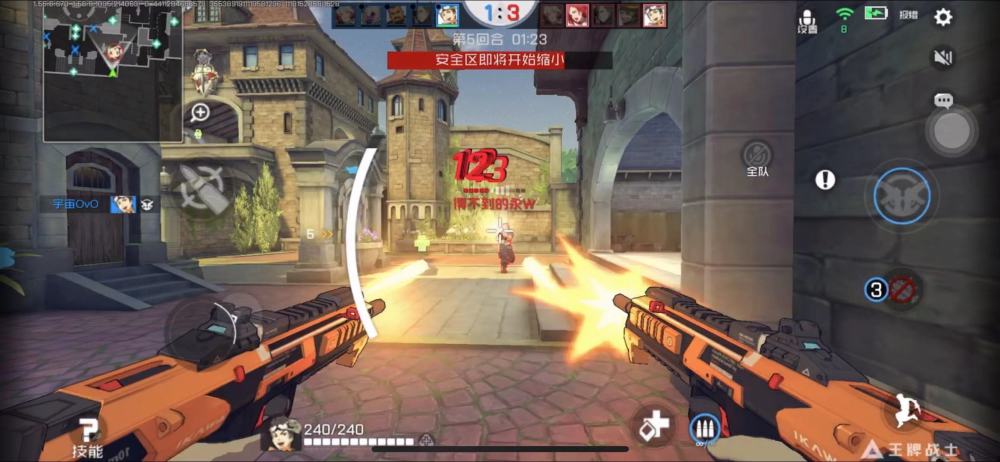Screen dimensions: 1000x462
Task: Toggle the microphone device icon
Action: [x=807, y=20]
